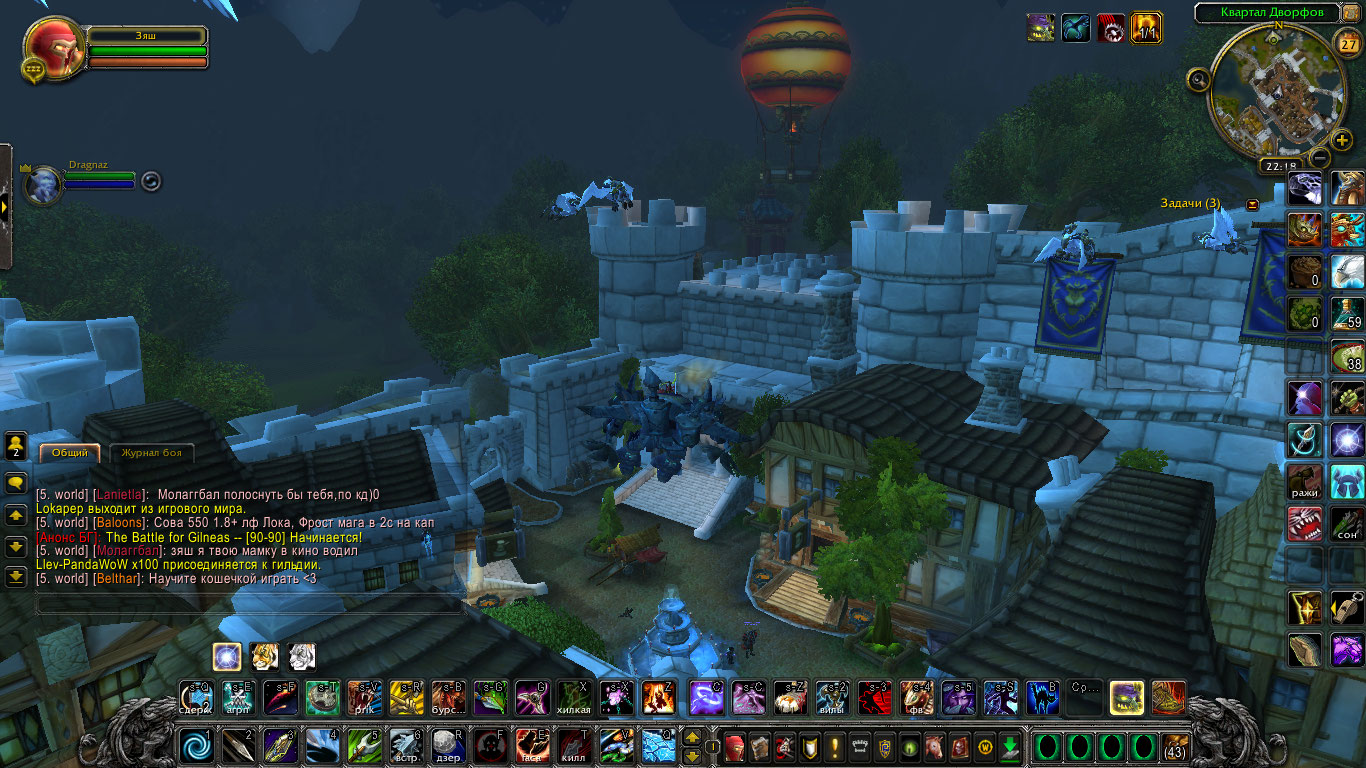Select the orange tiger stance icon
The height and width of the screenshot is (768, 1366).
(265, 656)
